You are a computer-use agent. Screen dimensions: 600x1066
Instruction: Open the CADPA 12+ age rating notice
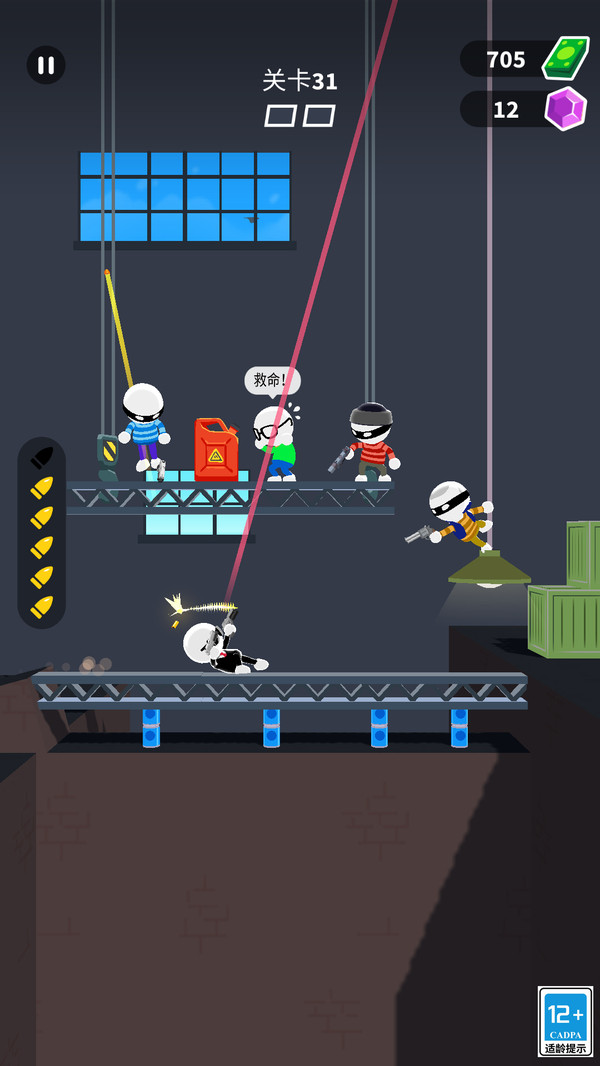click(x=566, y=1021)
